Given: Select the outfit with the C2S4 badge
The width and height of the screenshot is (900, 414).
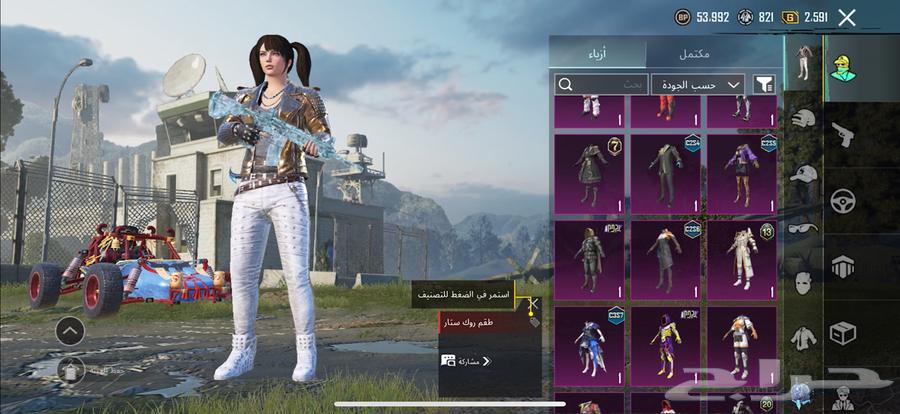Looking at the screenshot, I should pos(667,174).
